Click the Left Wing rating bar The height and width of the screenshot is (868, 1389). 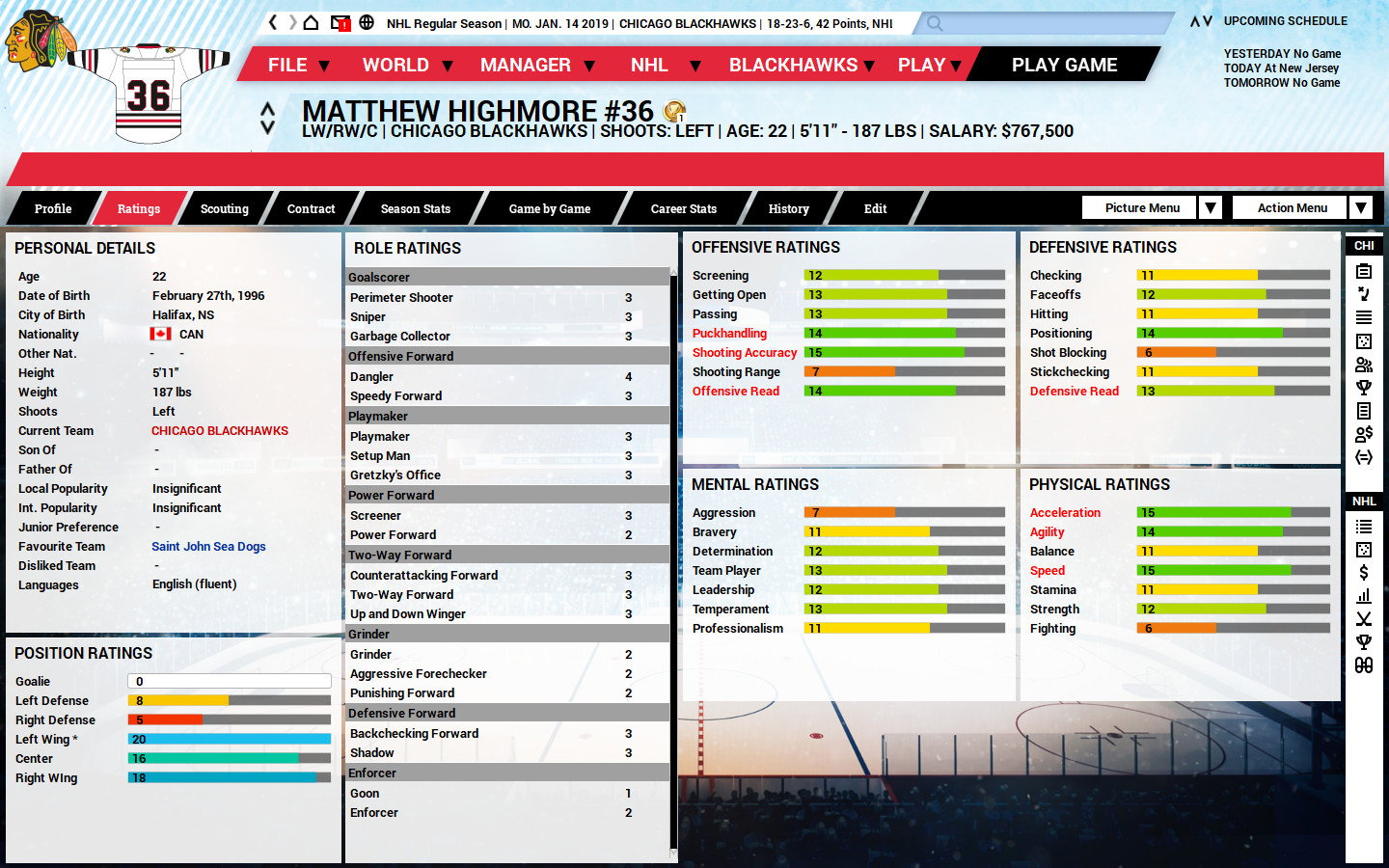[229, 740]
